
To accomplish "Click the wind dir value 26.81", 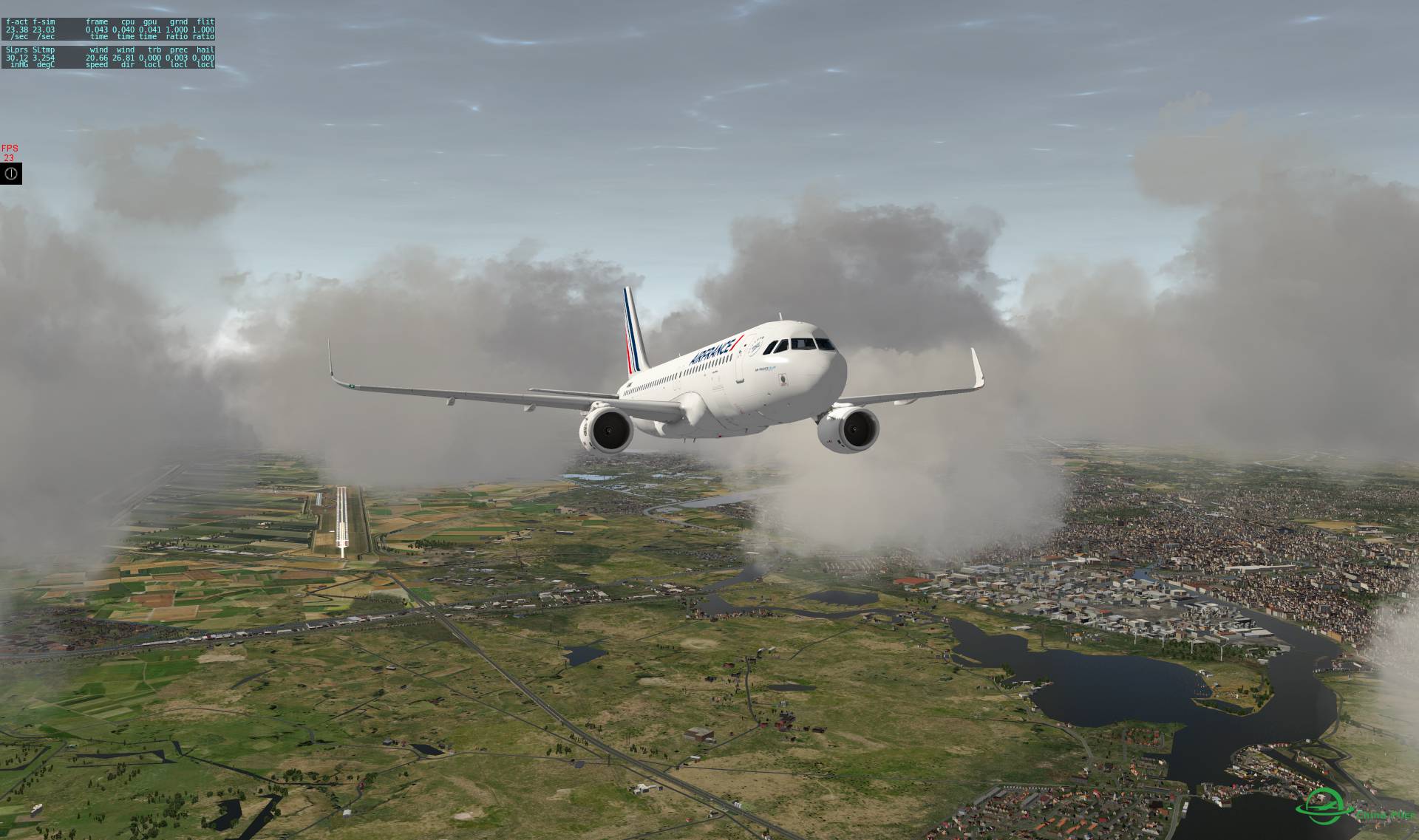I will [123, 58].
